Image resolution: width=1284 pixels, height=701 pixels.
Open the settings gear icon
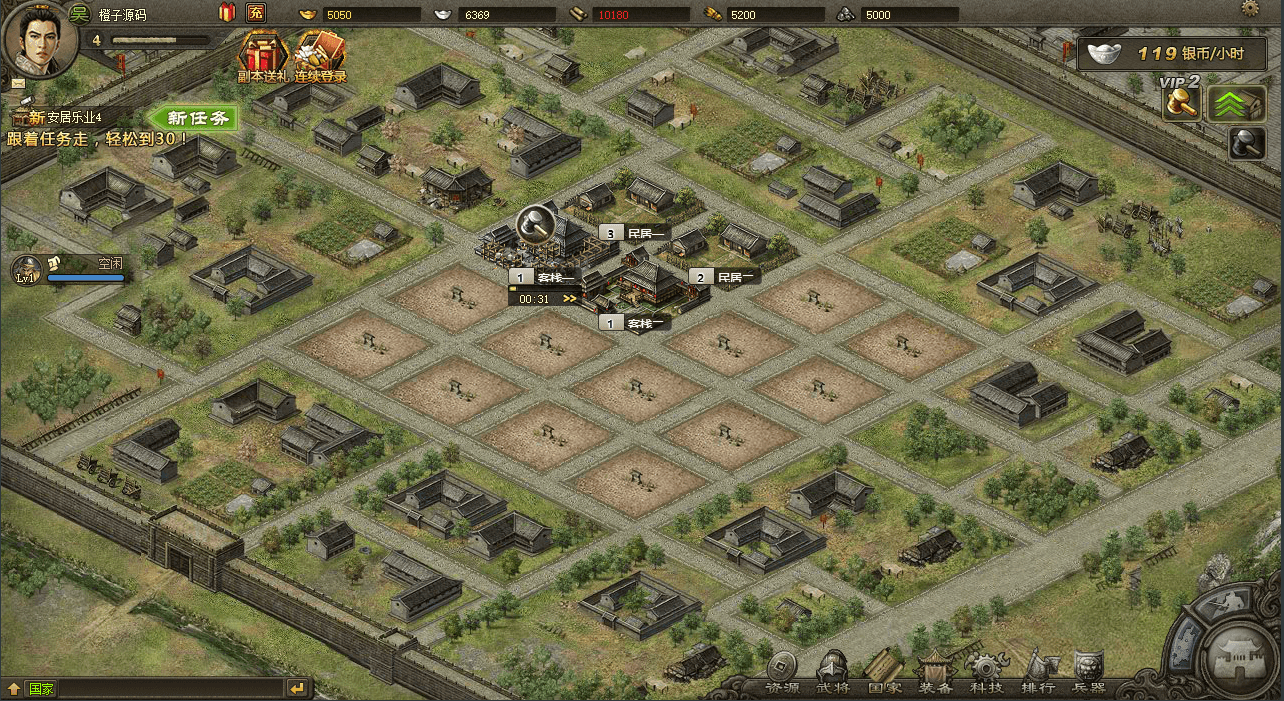(x=1250, y=8)
